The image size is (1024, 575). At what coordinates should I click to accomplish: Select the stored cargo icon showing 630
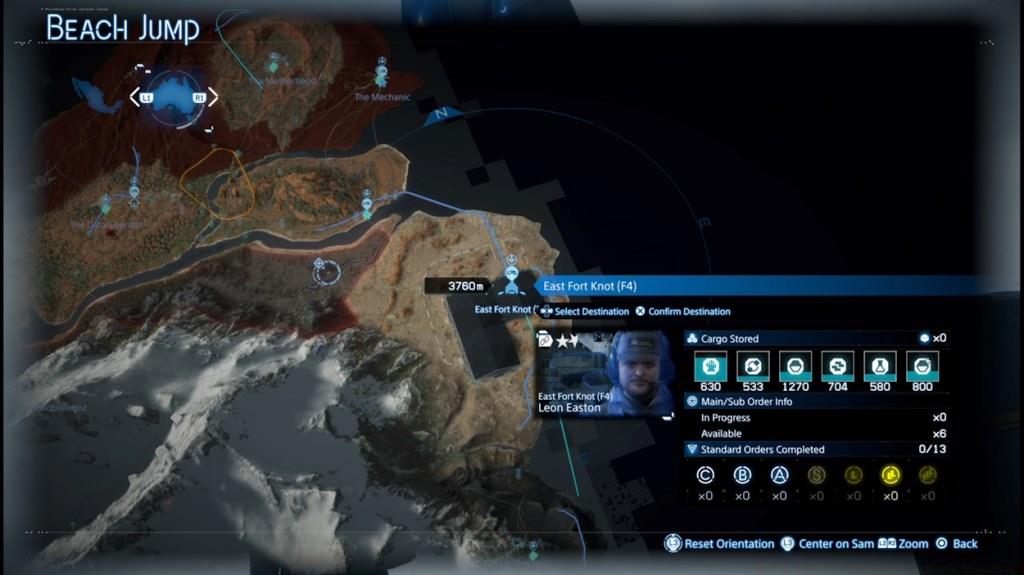click(710, 366)
